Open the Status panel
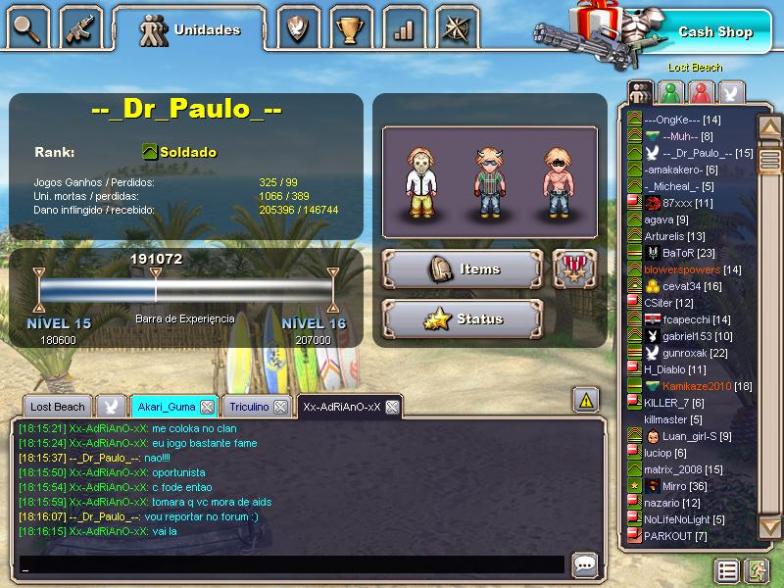 click(x=462, y=319)
